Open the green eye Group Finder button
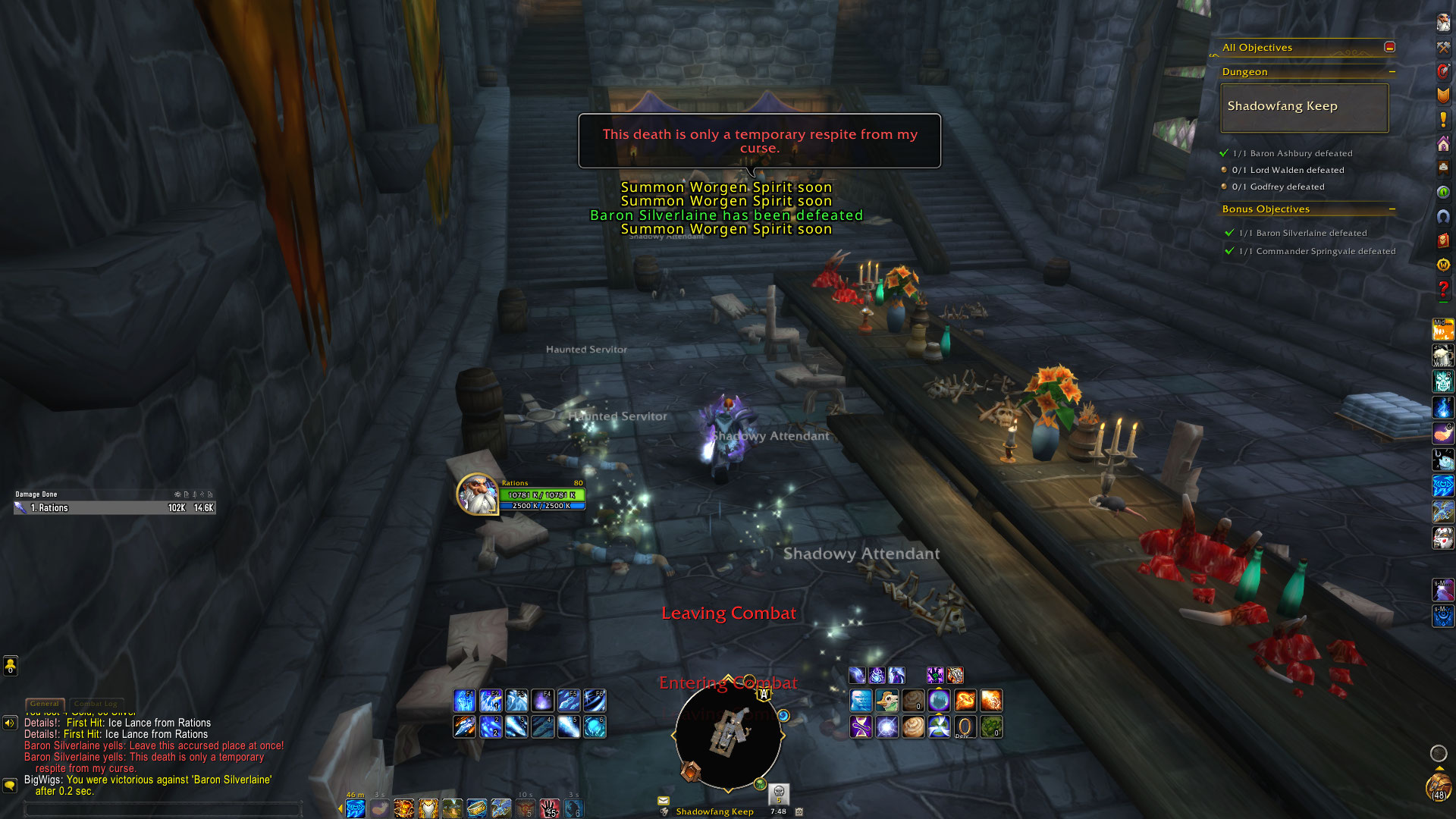This screenshot has width=1456, height=819. point(1443,193)
